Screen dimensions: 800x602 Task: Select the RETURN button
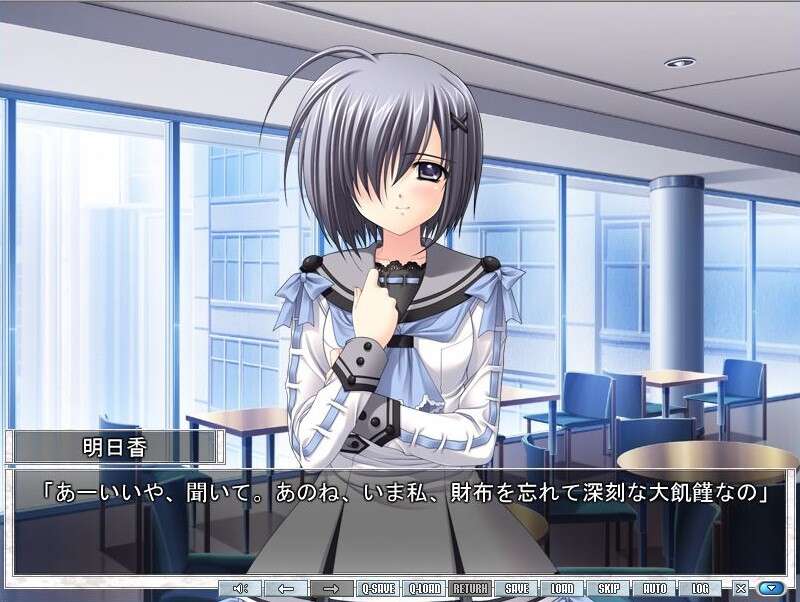point(471,589)
